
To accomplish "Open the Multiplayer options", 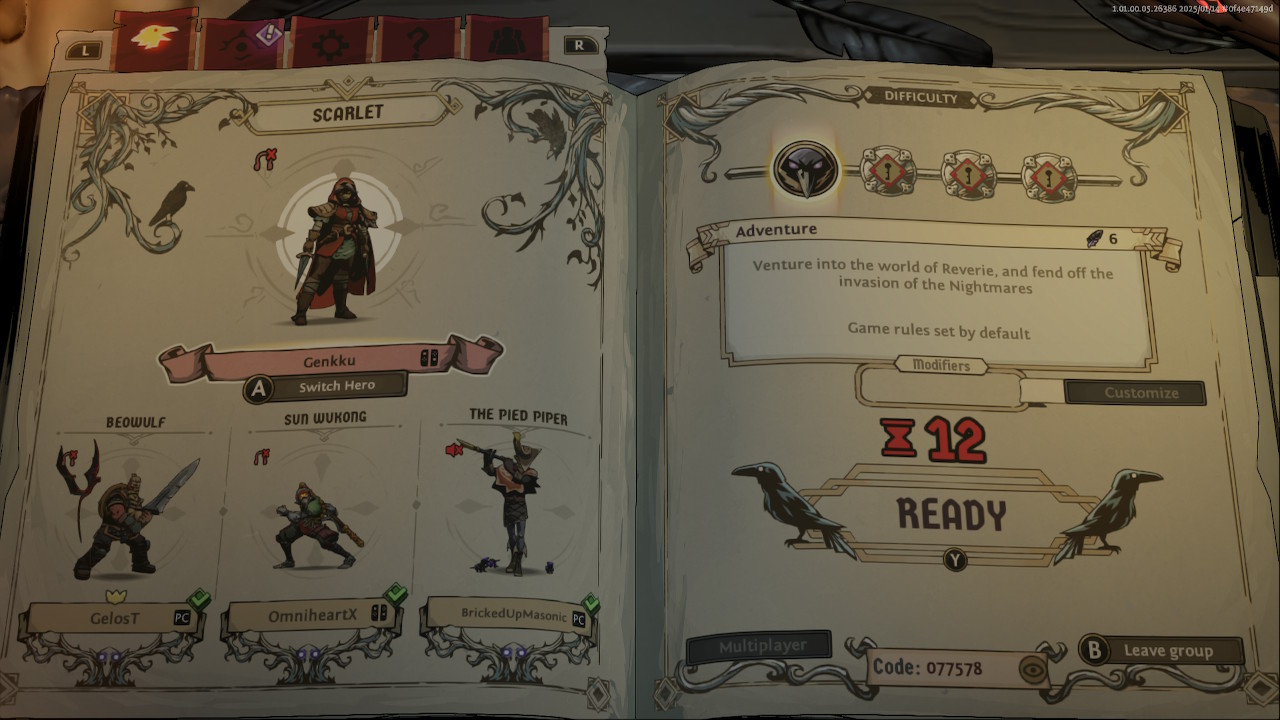I will 760,647.
